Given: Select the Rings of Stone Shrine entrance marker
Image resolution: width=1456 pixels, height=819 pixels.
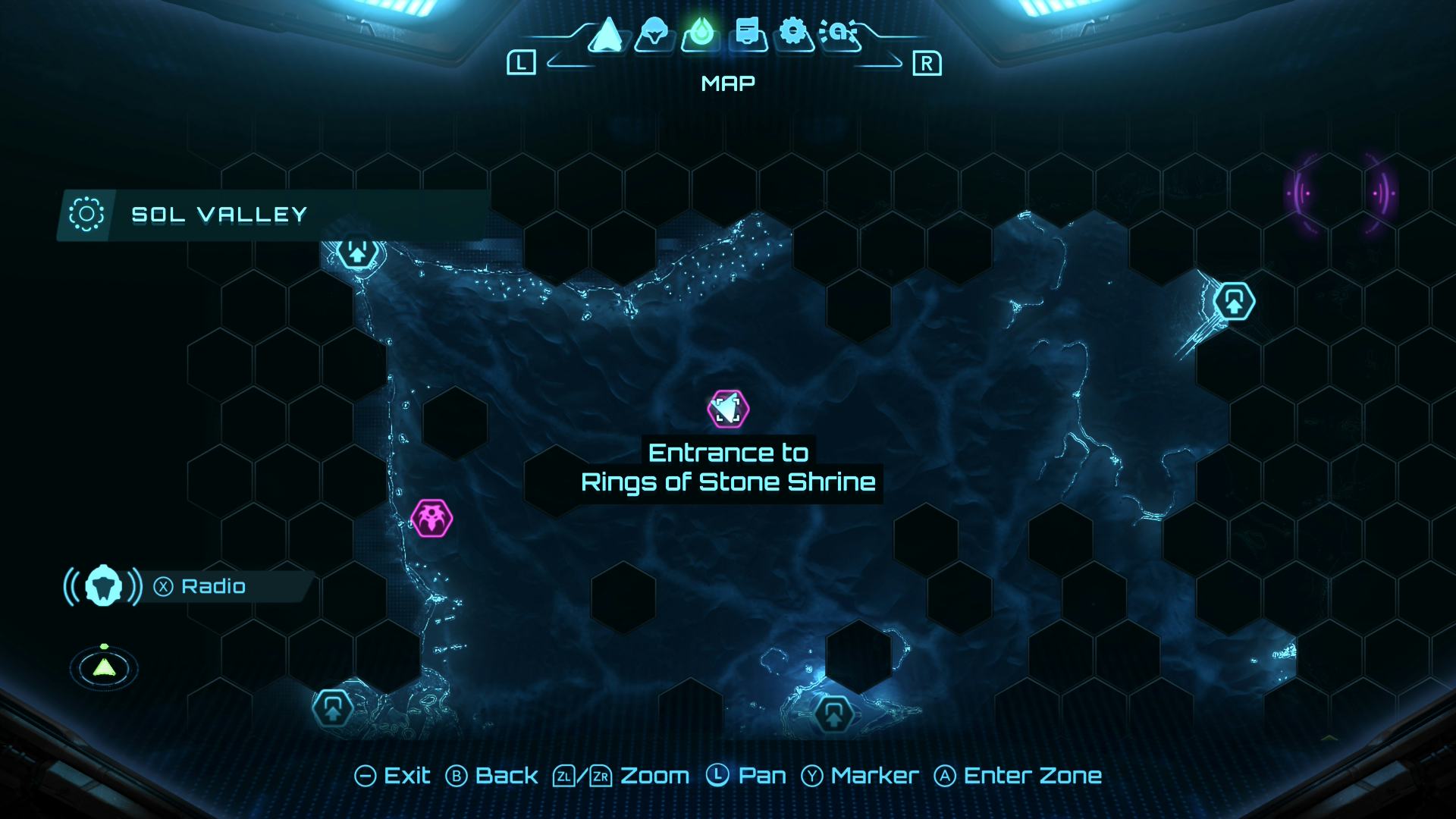Looking at the screenshot, I should (728, 409).
